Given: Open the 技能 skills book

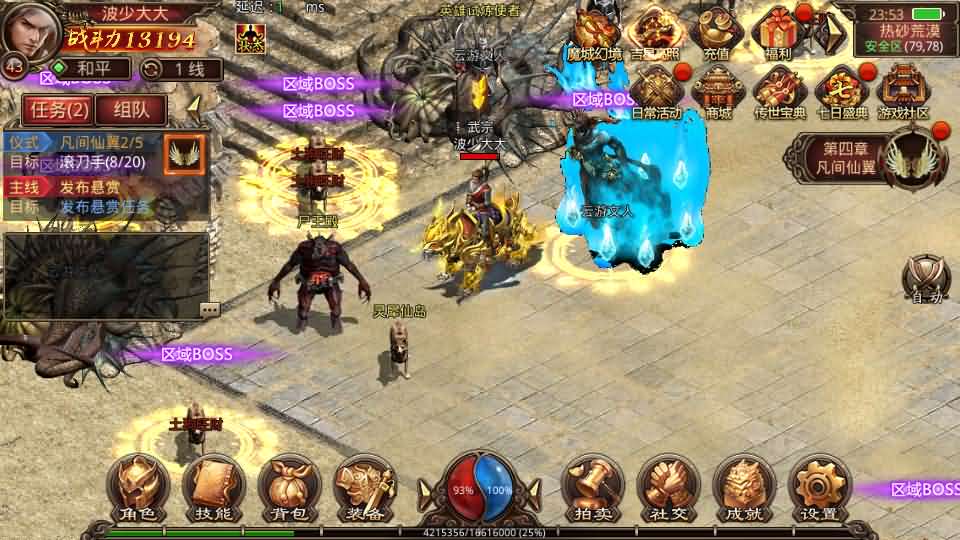Looking at the screenshot, I should click(212, 488).
